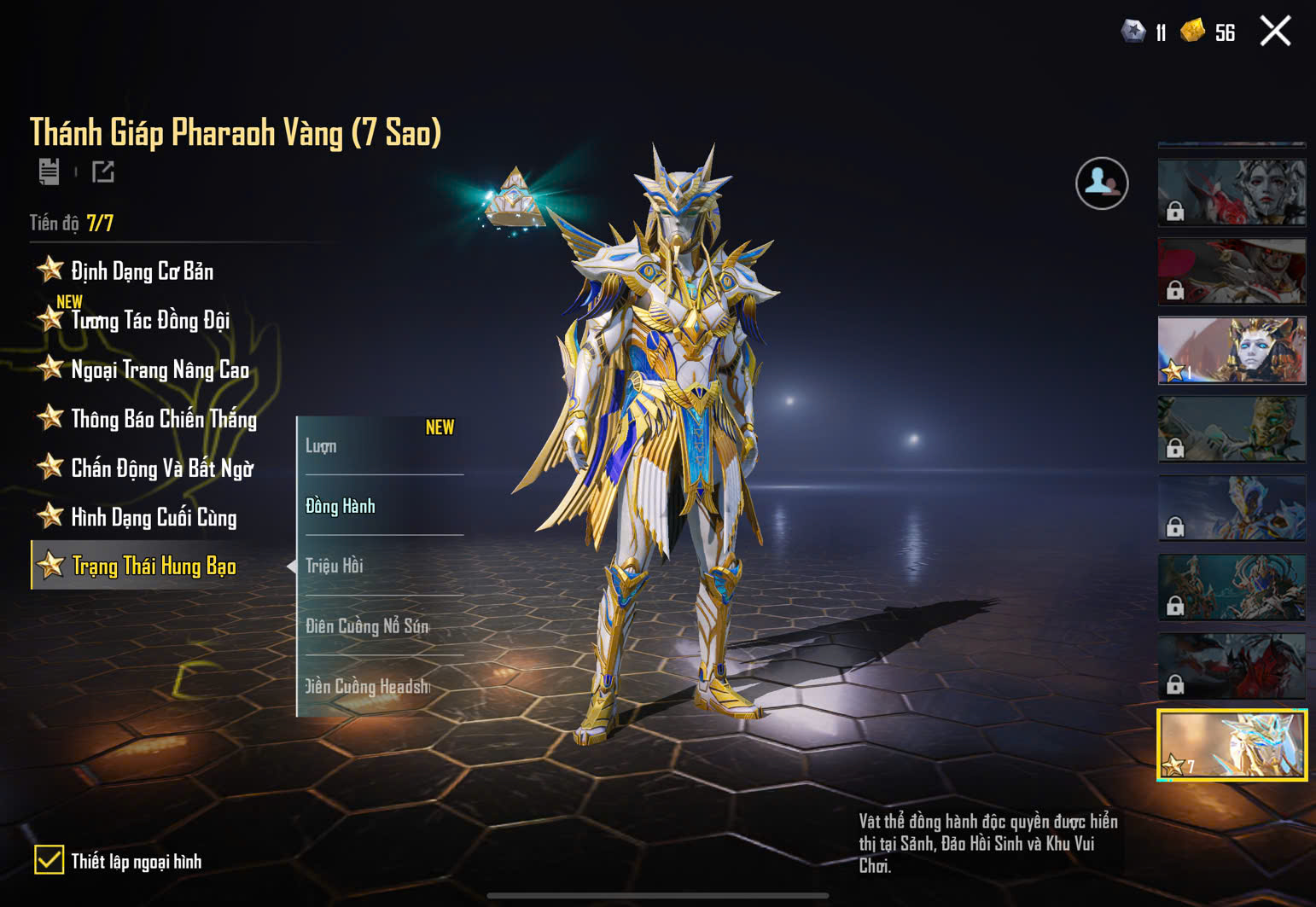
Task: Open the share icon under title
Action: [103, 172]
